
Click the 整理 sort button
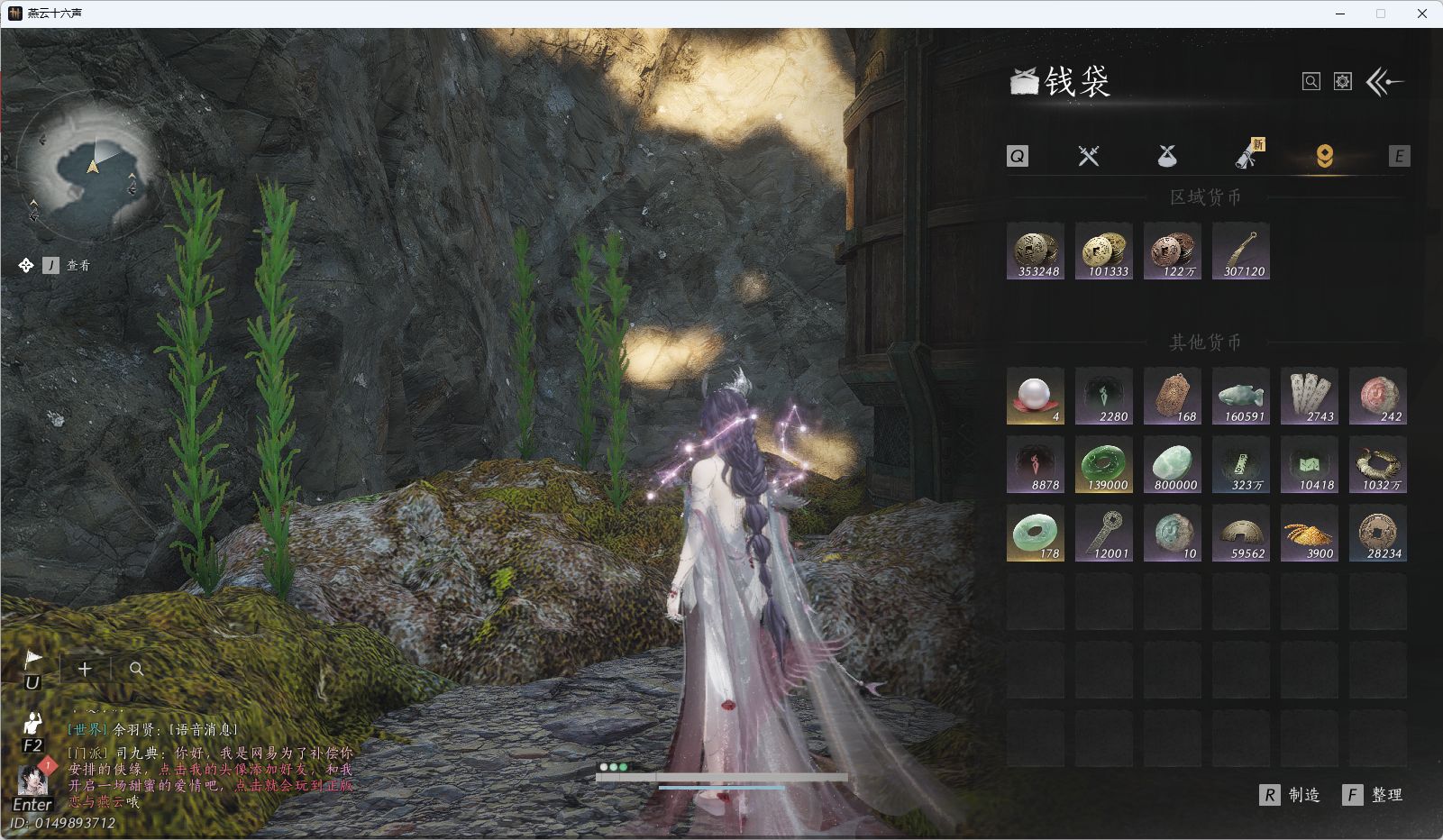pyautogui.click(x=1375, y=795)
